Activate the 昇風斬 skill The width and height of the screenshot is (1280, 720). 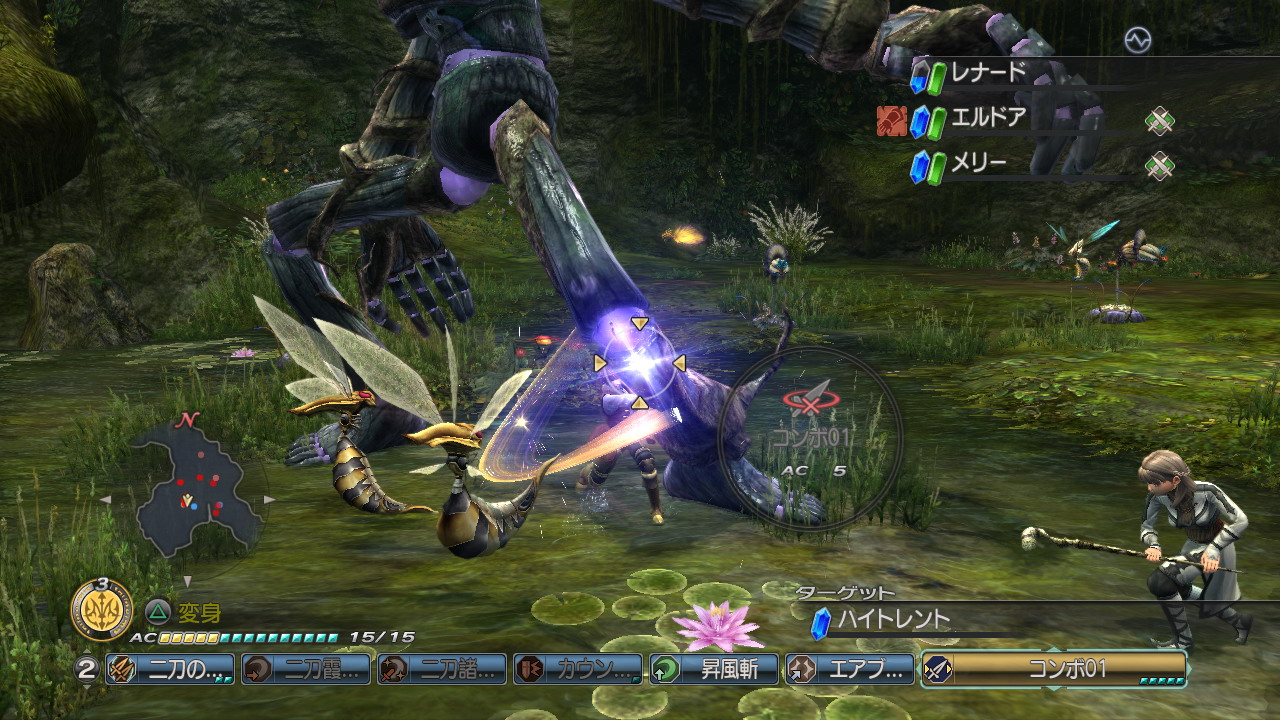[x=714, y=669]
